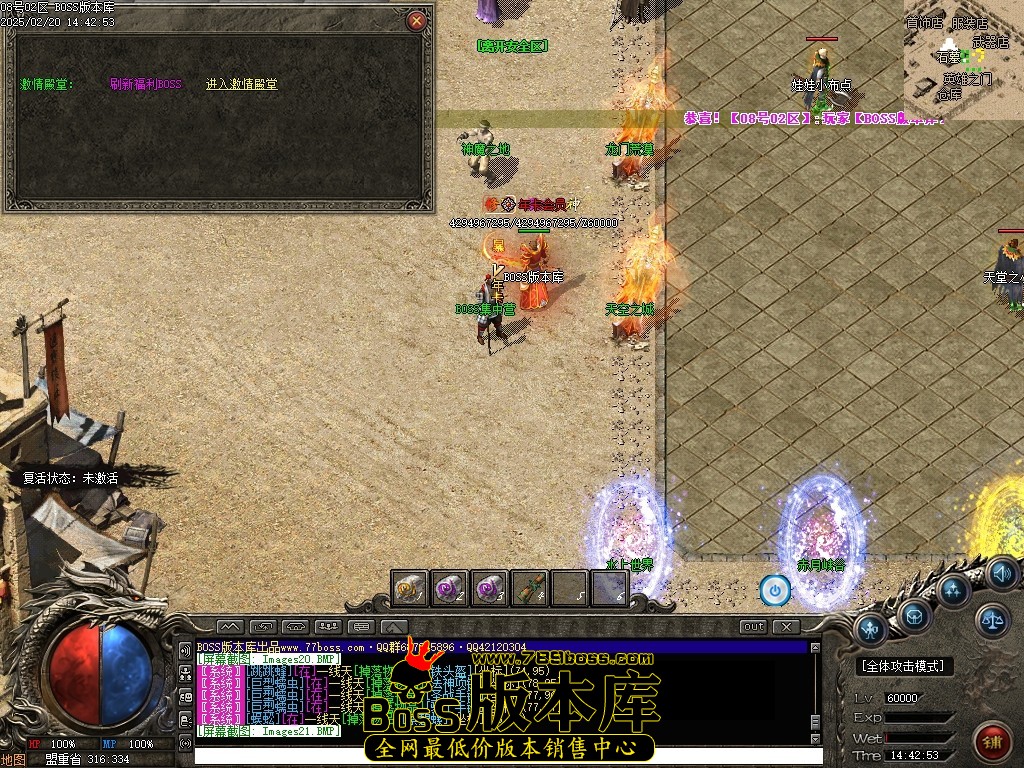Use the green bundle in hotbar slot 4
1024x768 pixels.
tap(530, 588)
